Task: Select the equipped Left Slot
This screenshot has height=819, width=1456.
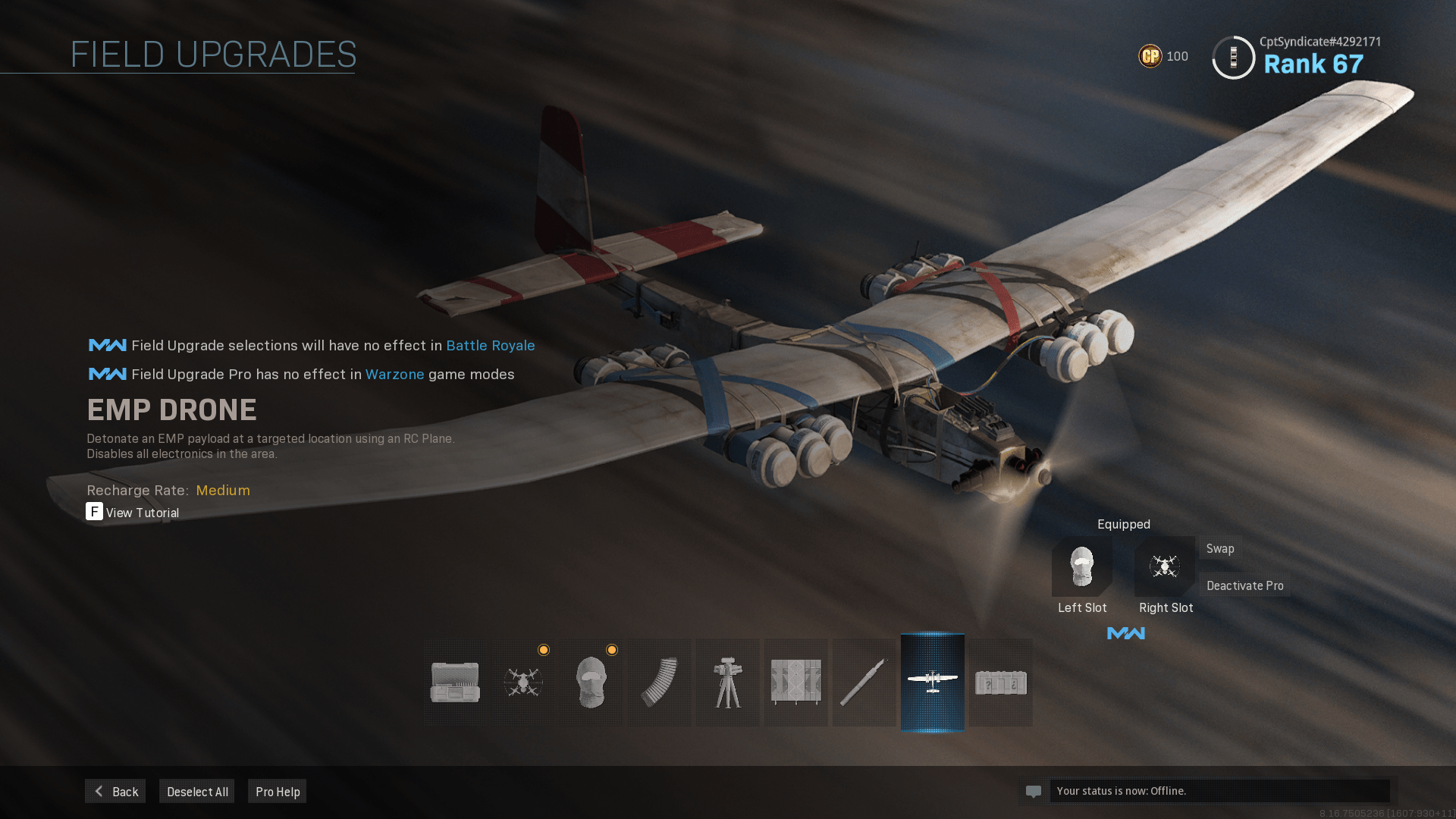Action: (x=1082, y=566)
